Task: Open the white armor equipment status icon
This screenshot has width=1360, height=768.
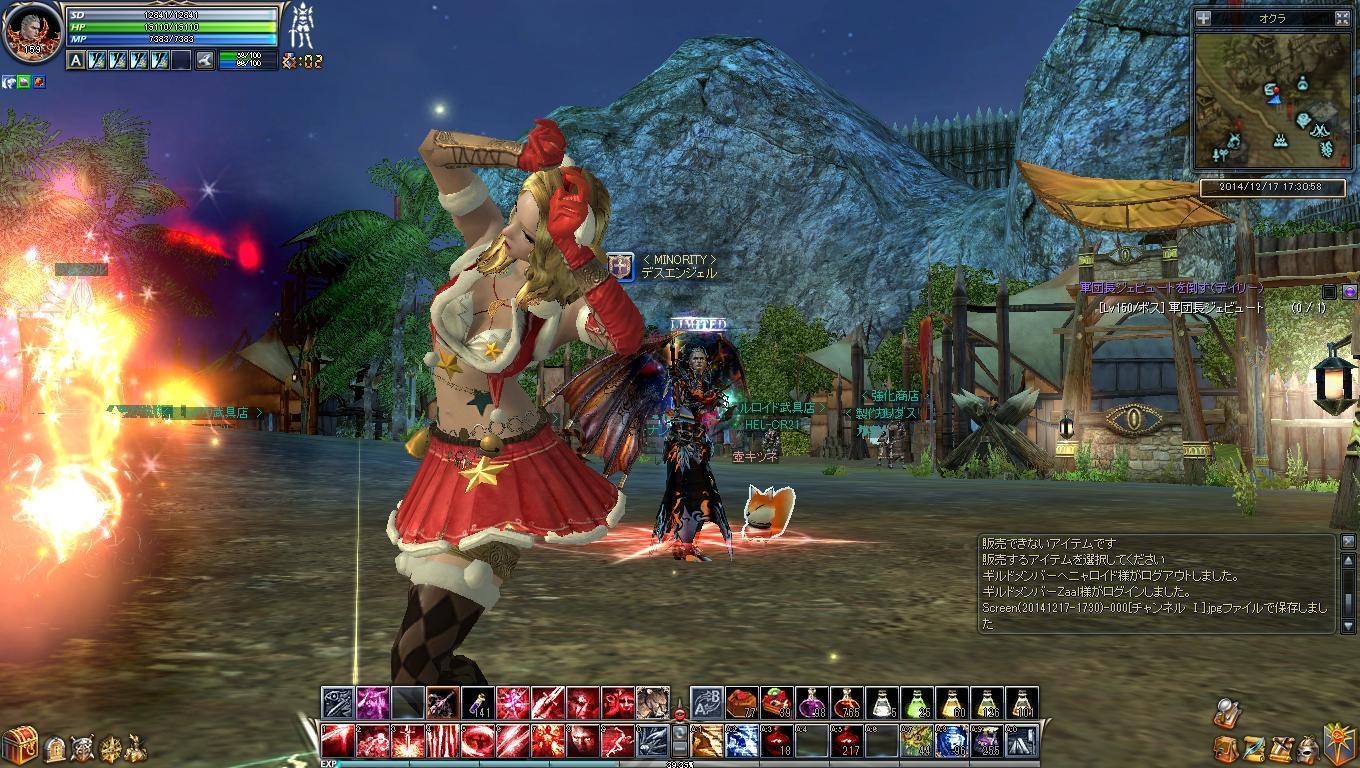Action: click(x=302, y=27)
